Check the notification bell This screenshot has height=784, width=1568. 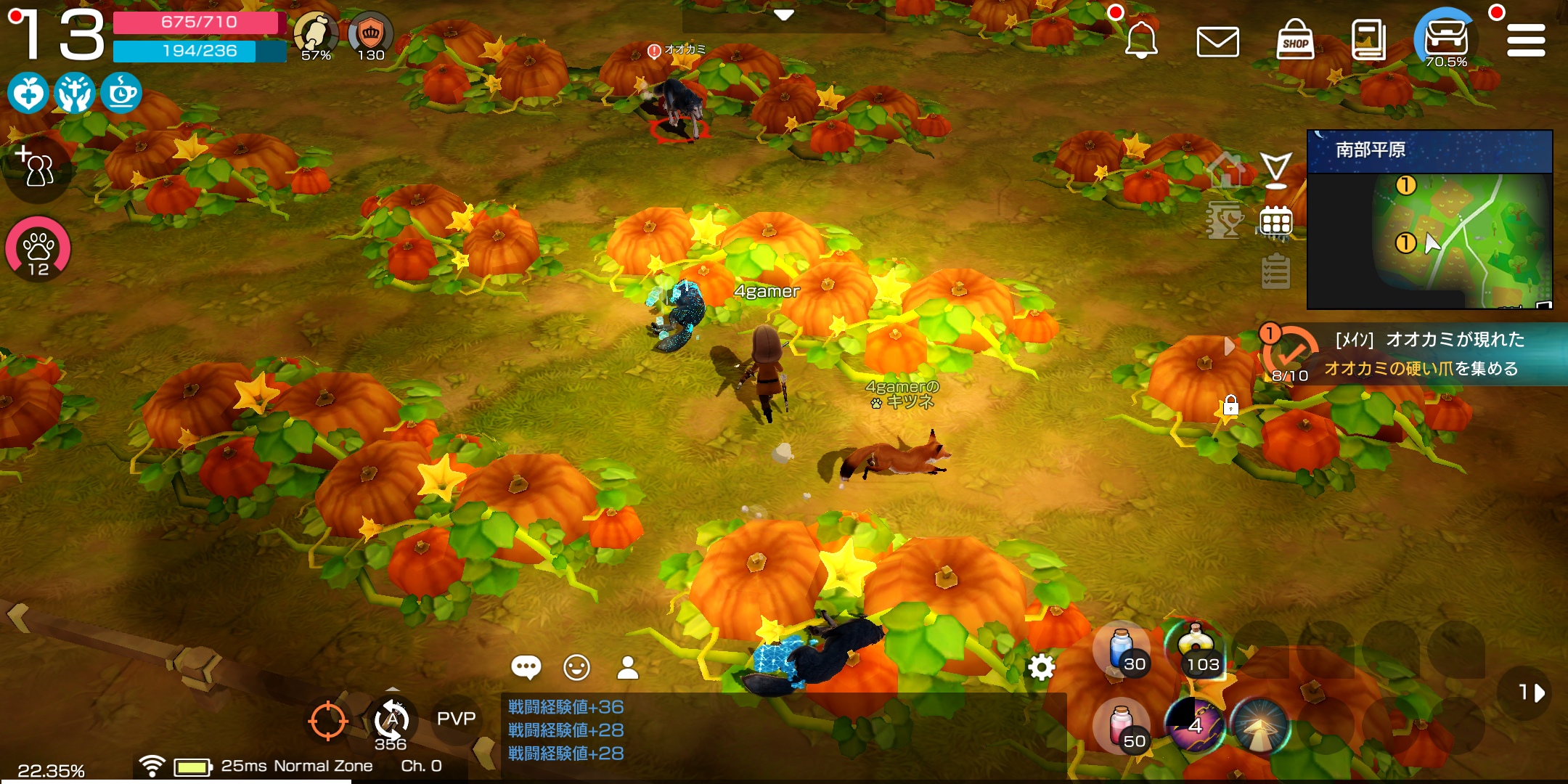click(1140, 40)
